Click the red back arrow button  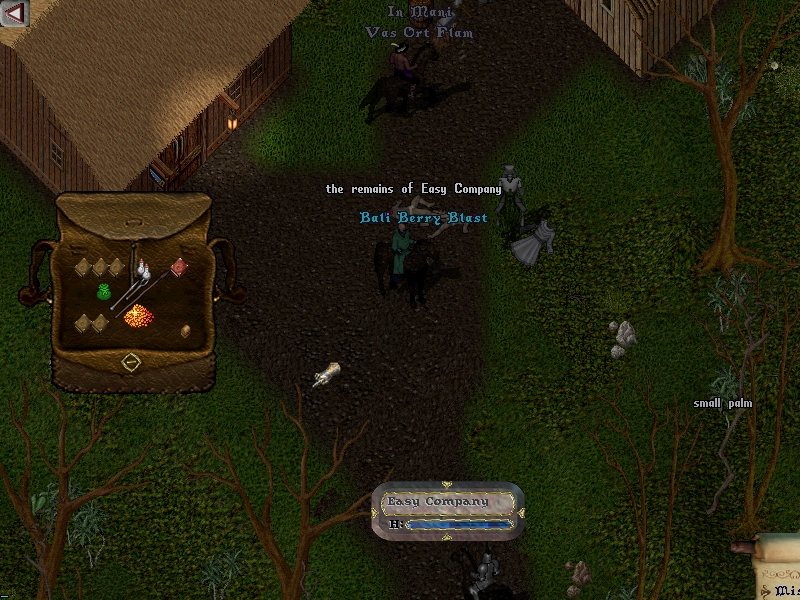click(13, 13)
